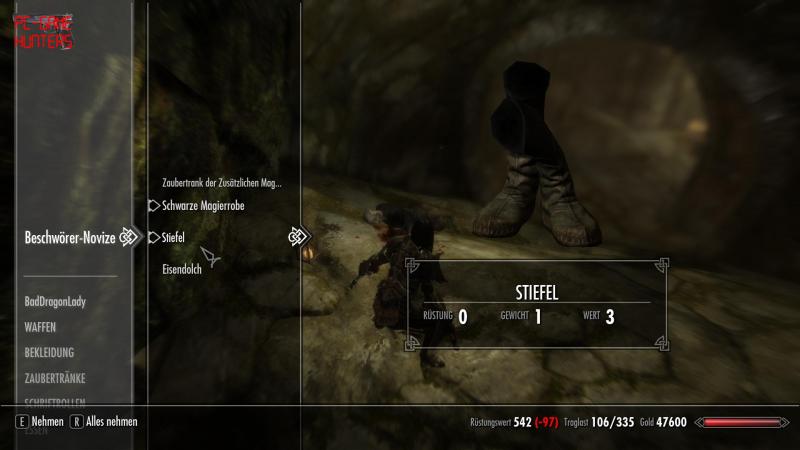This screenshot has width=800, height=450.
Task: Switch to the Beschwörer-Novize container category
Action: (70, 238)
